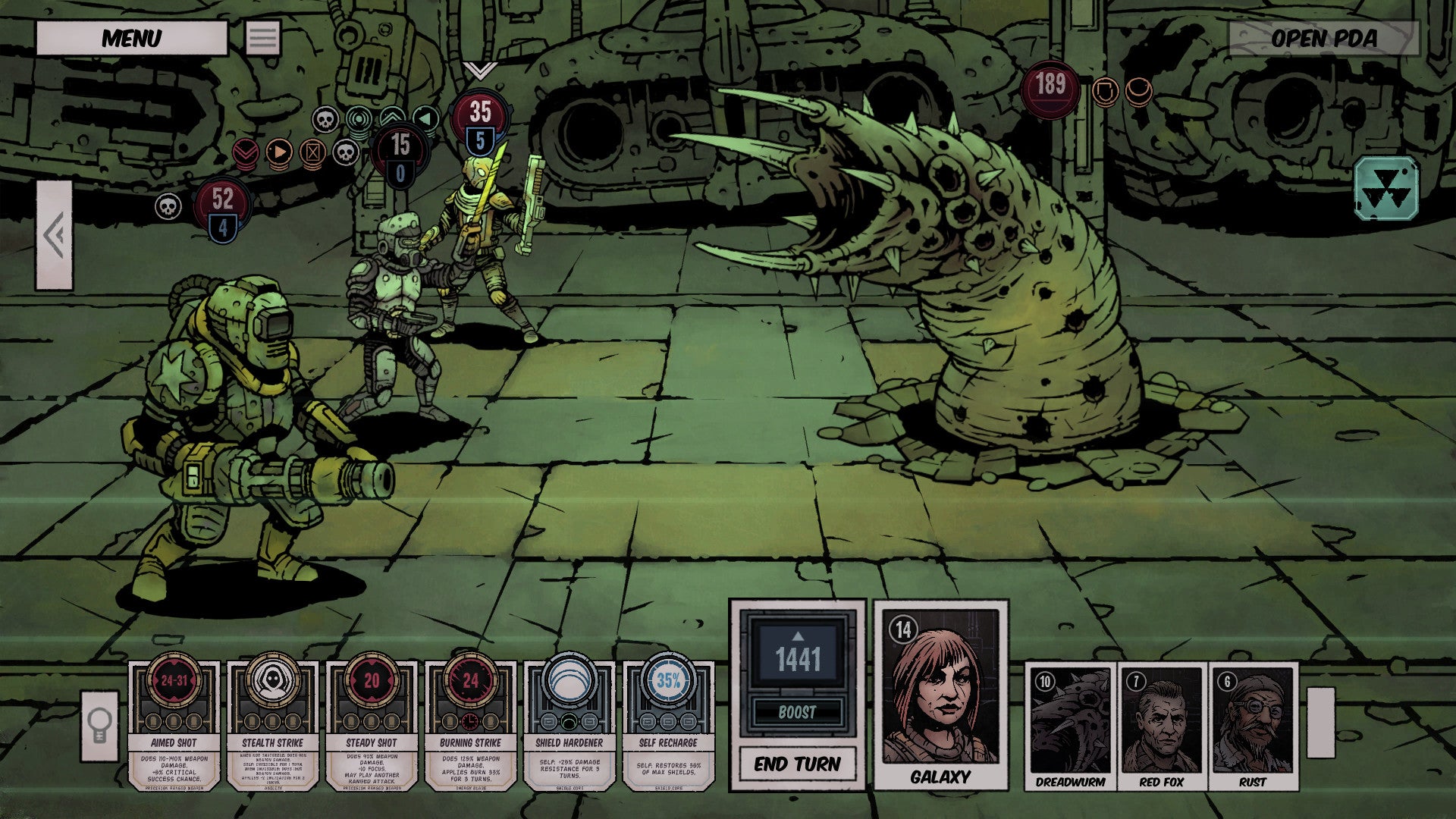This screenshot has width=1456, height=819.
Task: Click the hamburger list icon beside Menu
Action: pos(263,38)
